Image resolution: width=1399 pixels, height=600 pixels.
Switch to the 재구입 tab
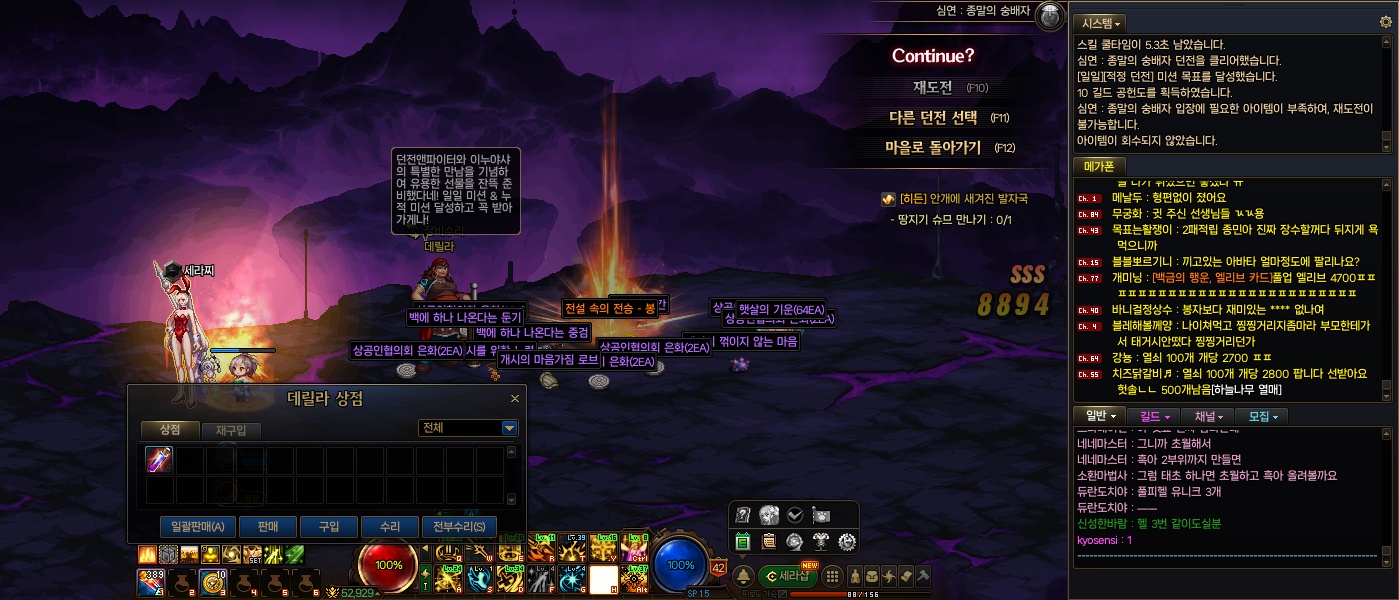pos(237,430)
